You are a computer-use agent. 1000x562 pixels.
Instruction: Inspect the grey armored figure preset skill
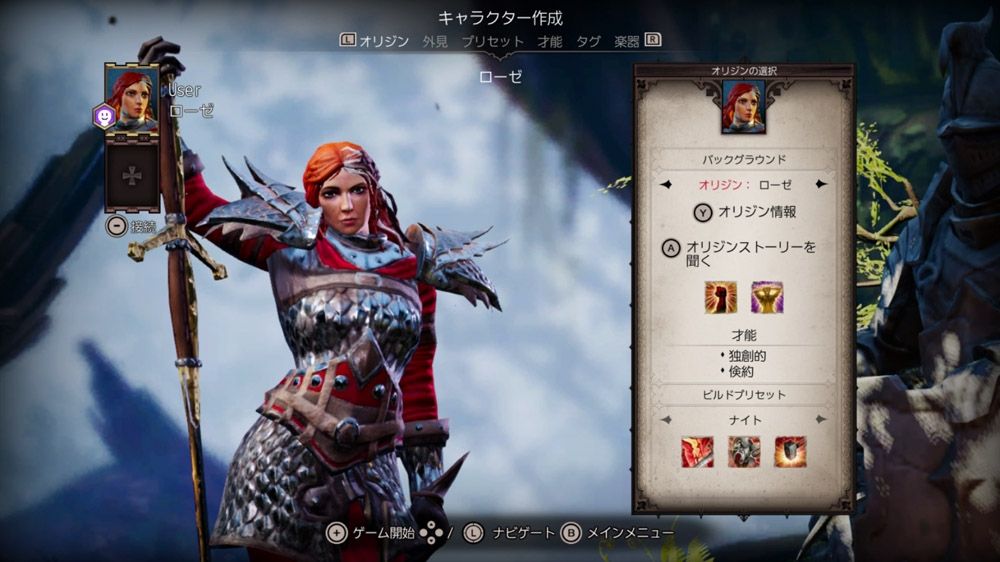pyautogui.click(x=744, y=452)
